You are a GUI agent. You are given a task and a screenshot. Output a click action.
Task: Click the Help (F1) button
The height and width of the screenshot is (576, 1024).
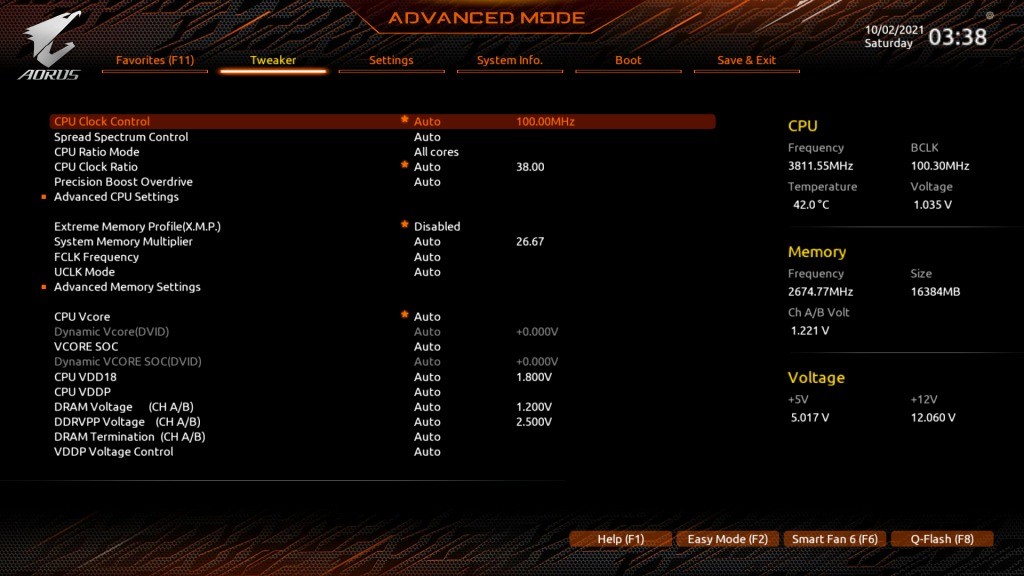tap(620, 539)
